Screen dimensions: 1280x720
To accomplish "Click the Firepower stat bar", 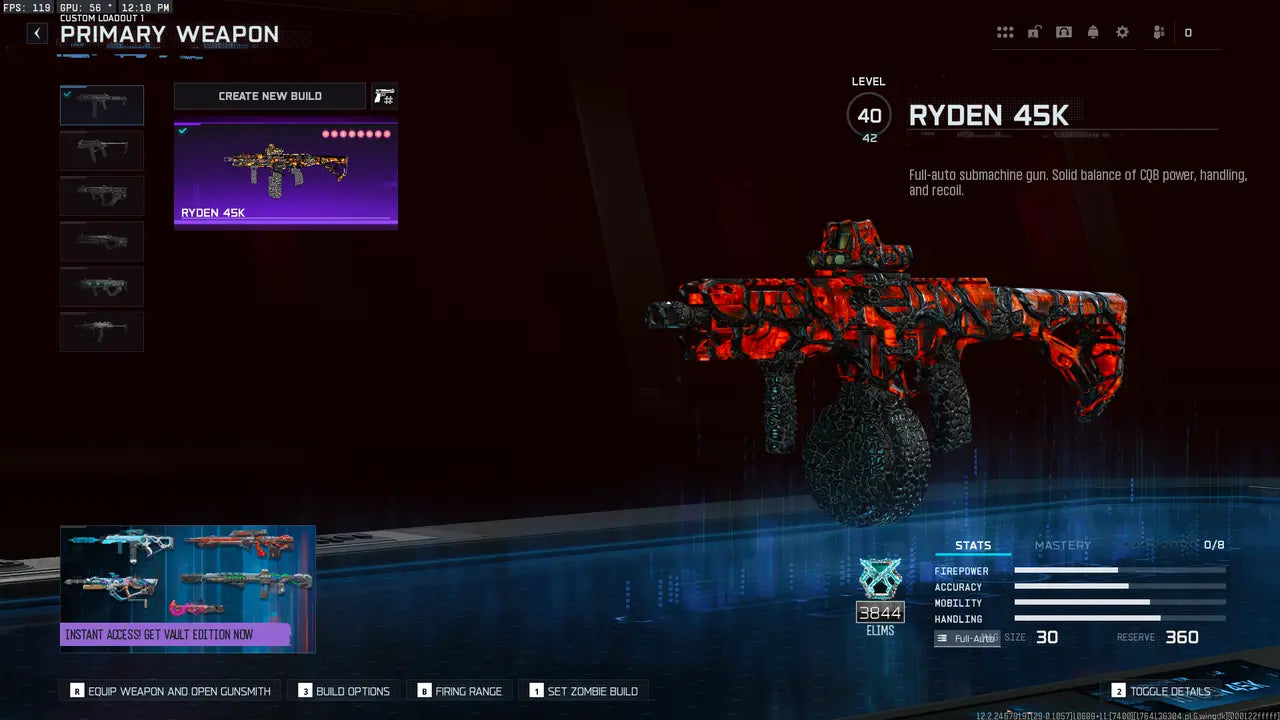I will (x=1118, y=571).
